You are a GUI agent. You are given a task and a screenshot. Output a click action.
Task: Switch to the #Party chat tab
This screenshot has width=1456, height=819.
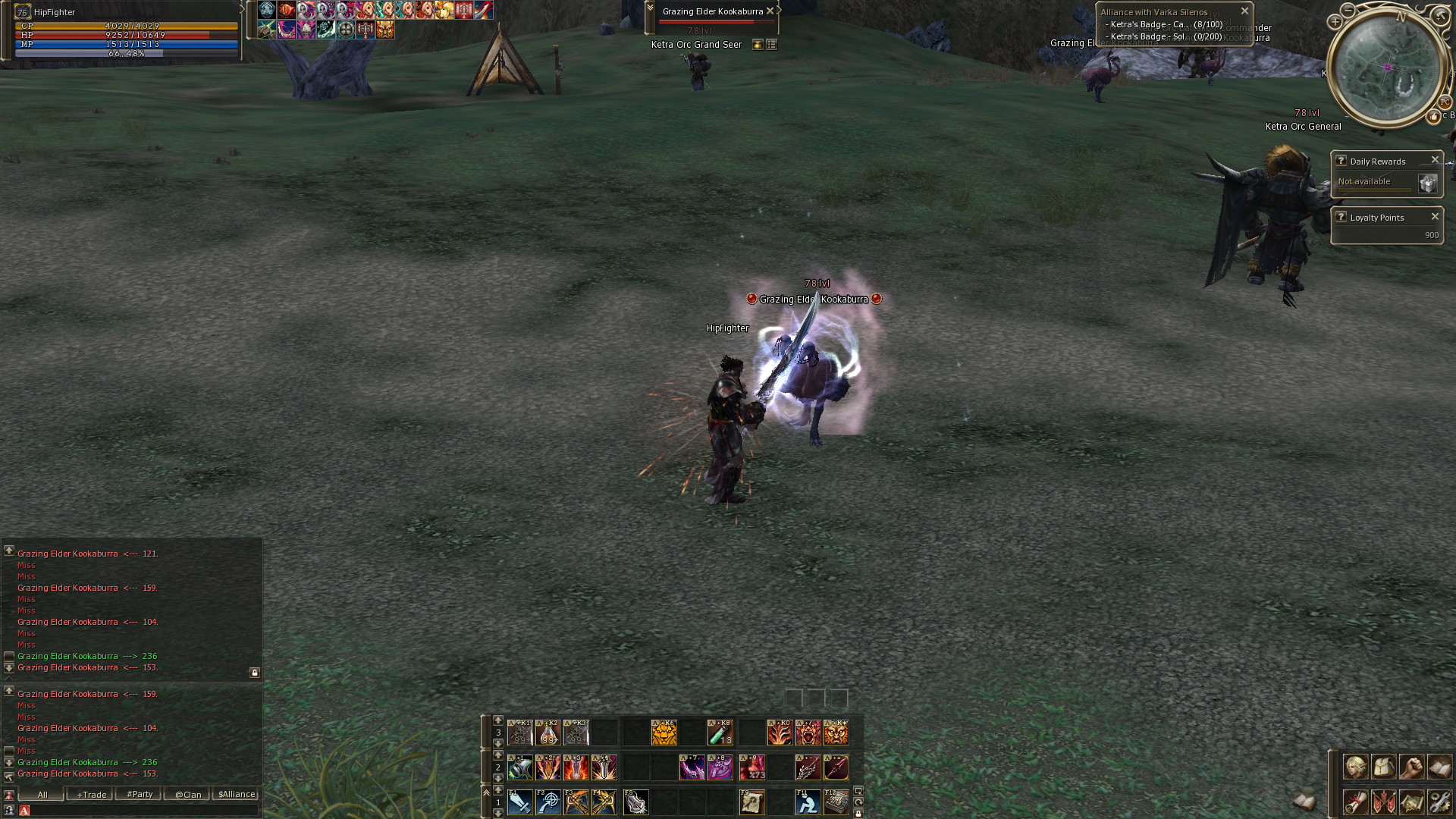(140, 795)
